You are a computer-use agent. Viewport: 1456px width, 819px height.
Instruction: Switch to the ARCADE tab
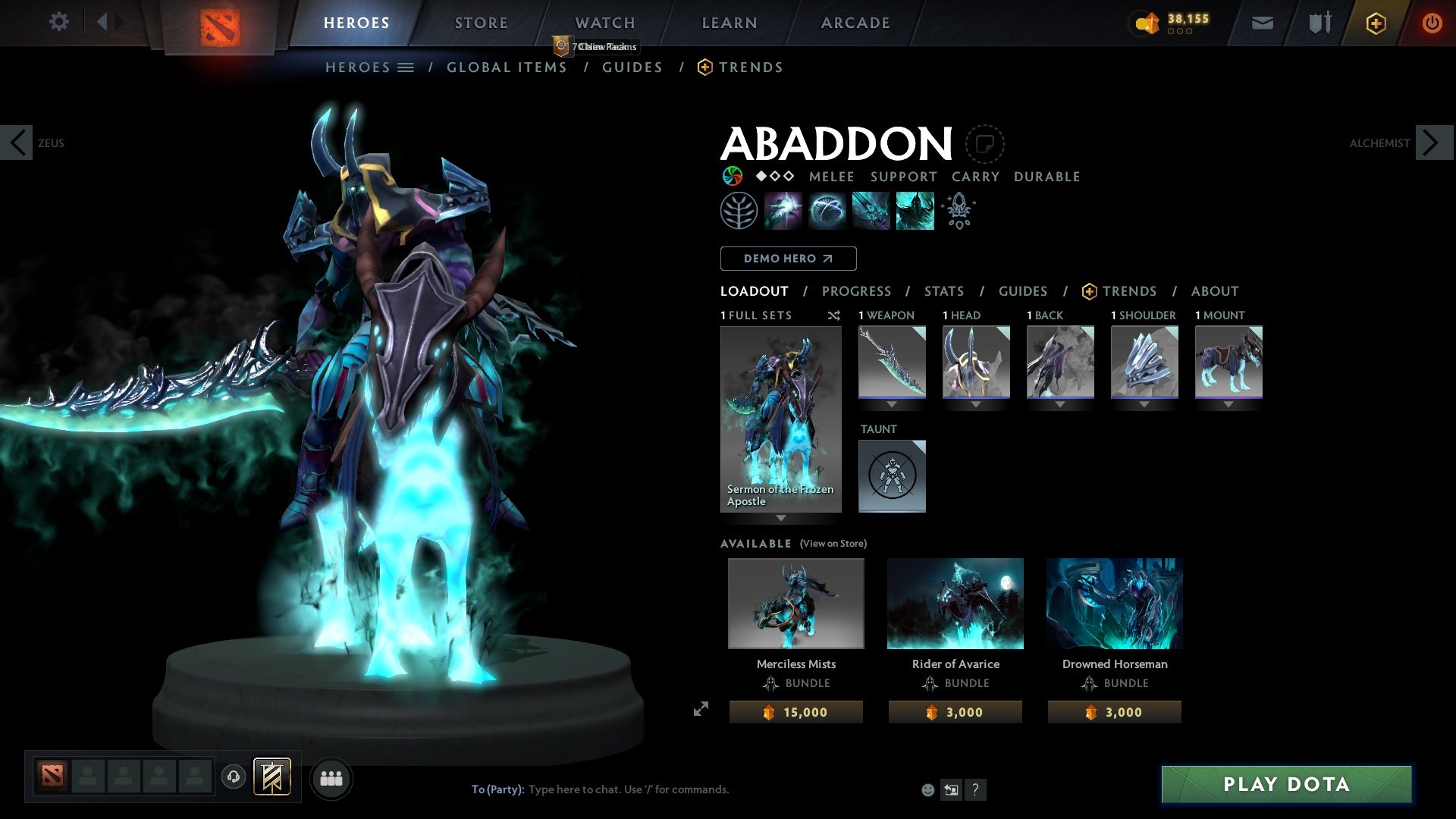(x=855, y=22)
